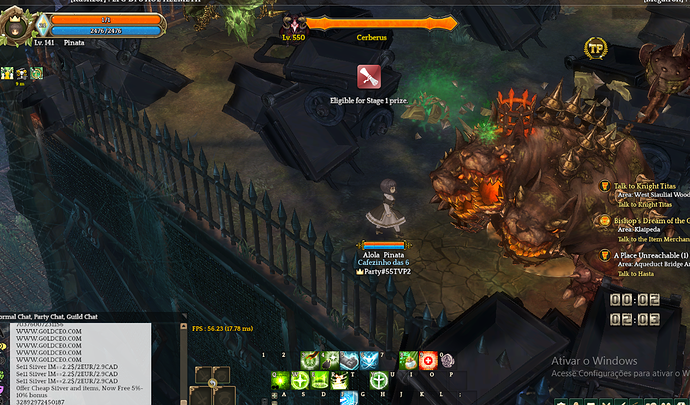Click the Talk to Hasta objective link
The image size is (690, 405).
coord(638,274)
